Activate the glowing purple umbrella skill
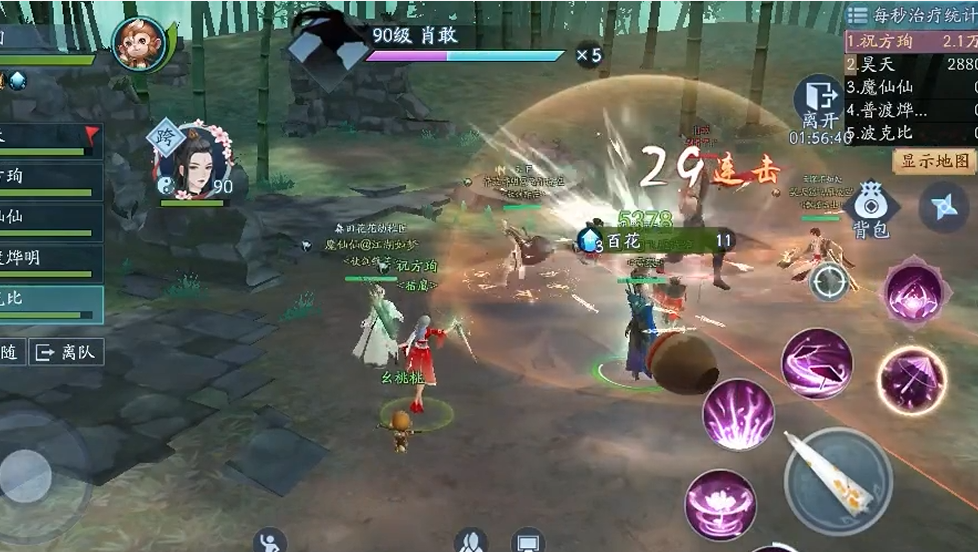This screenshot has height=552, width=978. pyautogui.click(x=911, y=380)
